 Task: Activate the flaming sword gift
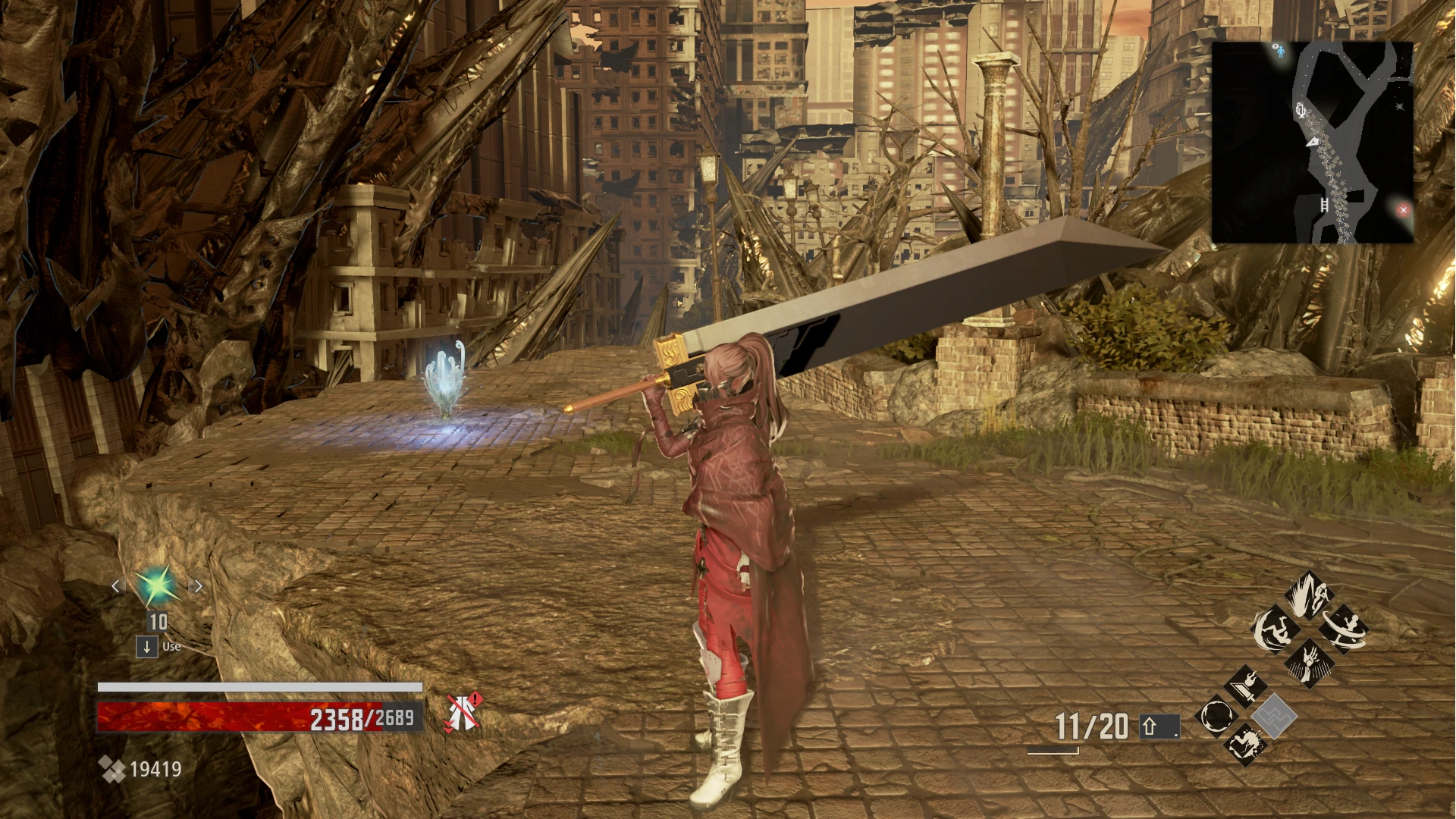(1245, 687)
